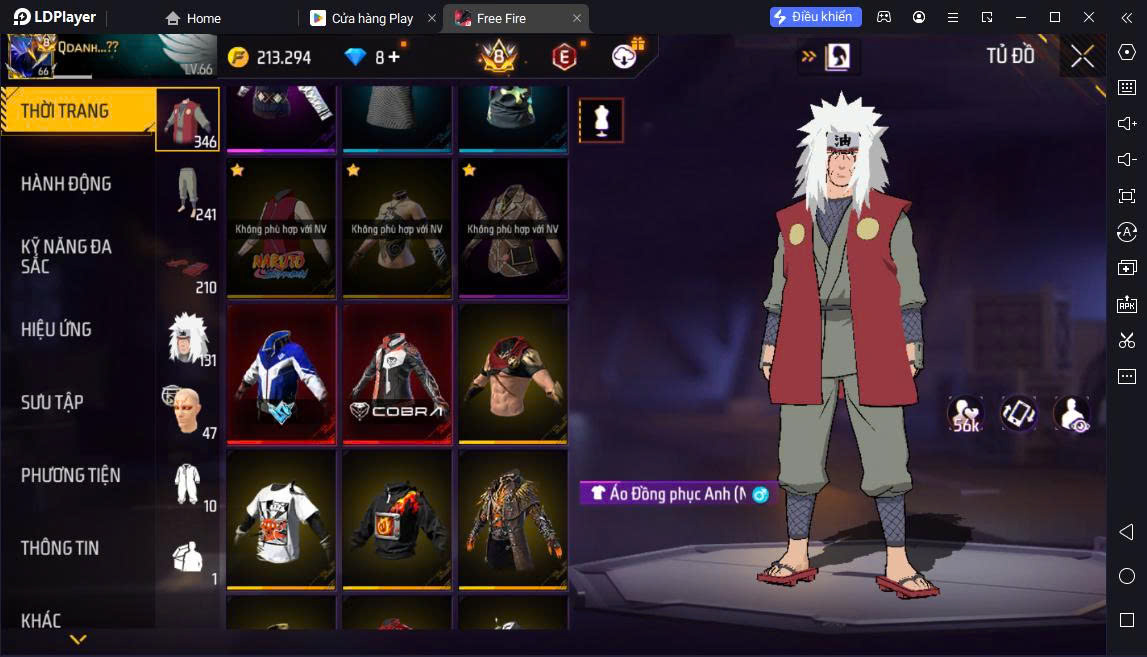Add diamonds with the plus button
Screen dimensions: 1147x657
click(394, 57)
